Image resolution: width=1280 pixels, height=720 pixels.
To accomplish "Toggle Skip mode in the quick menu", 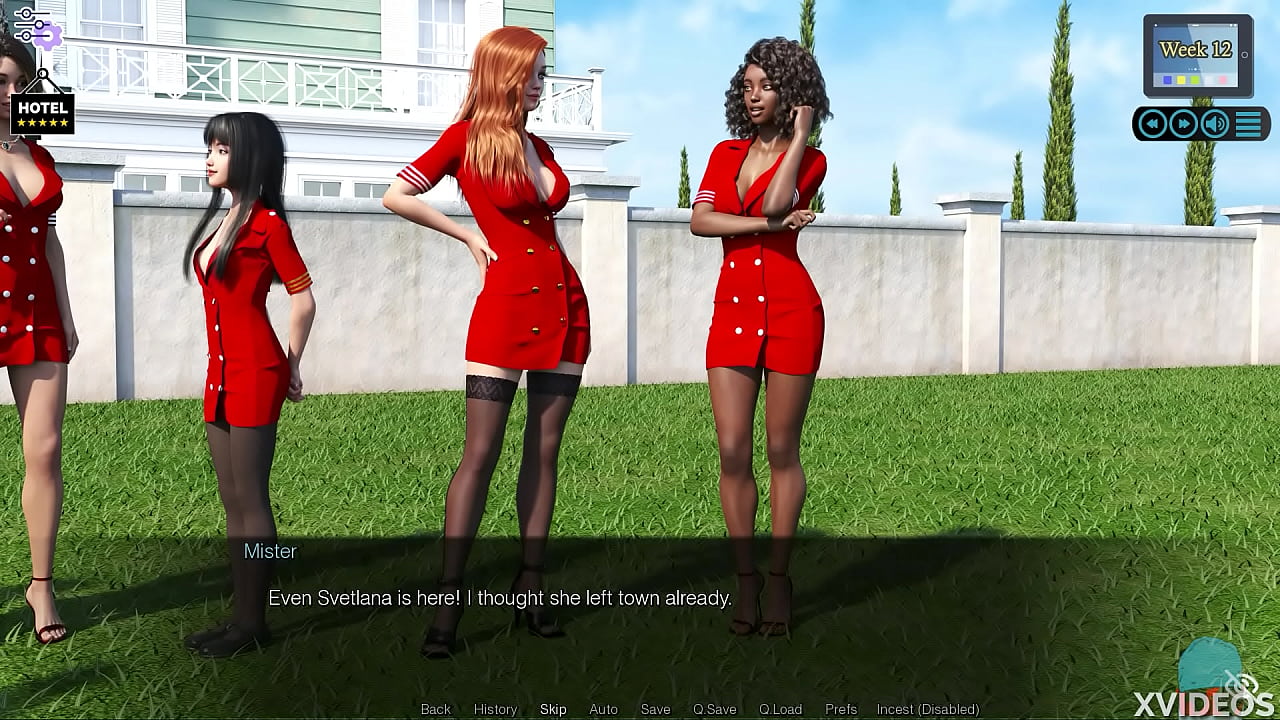I will (553, 709).
